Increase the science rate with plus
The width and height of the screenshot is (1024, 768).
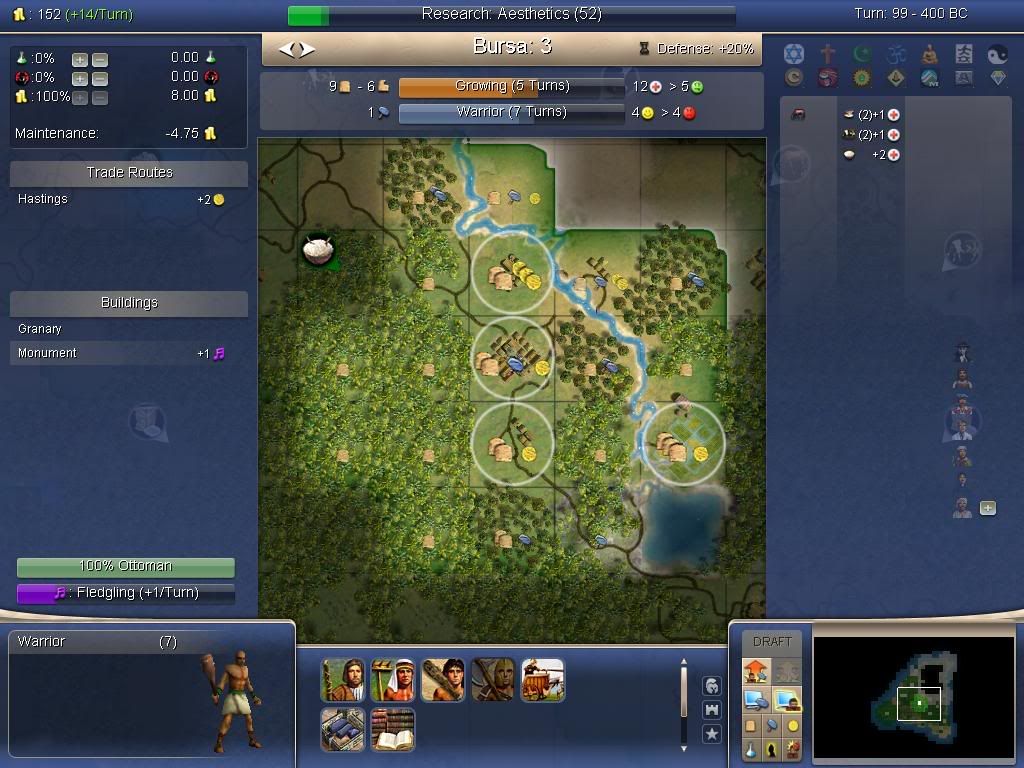click(79, 59)
